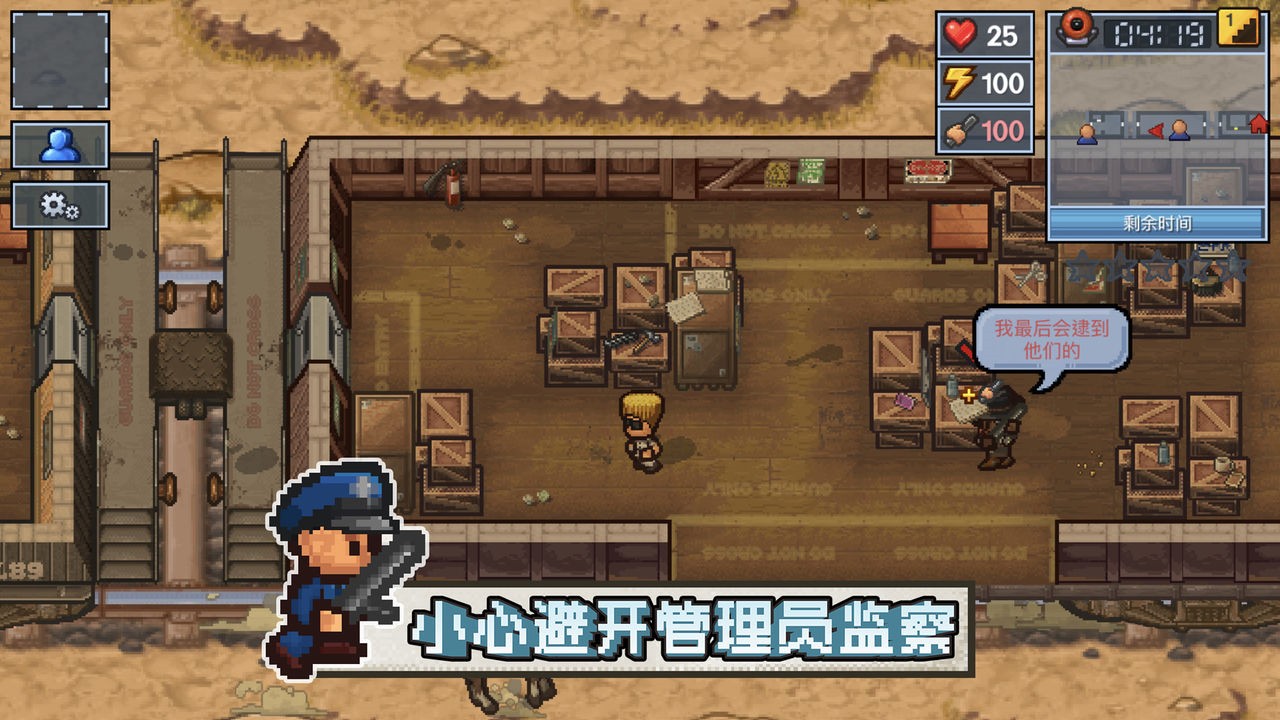Click the baton strength icon beside 100
This screenshot has width=1280, height=720.
958,130
